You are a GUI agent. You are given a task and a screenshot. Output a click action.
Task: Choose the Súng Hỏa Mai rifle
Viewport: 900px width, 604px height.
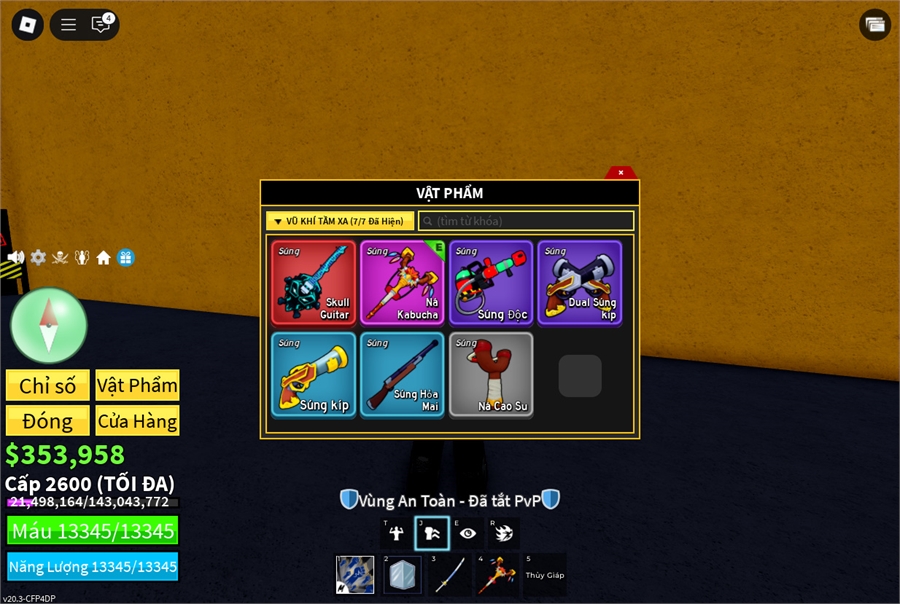coord(402,374)
